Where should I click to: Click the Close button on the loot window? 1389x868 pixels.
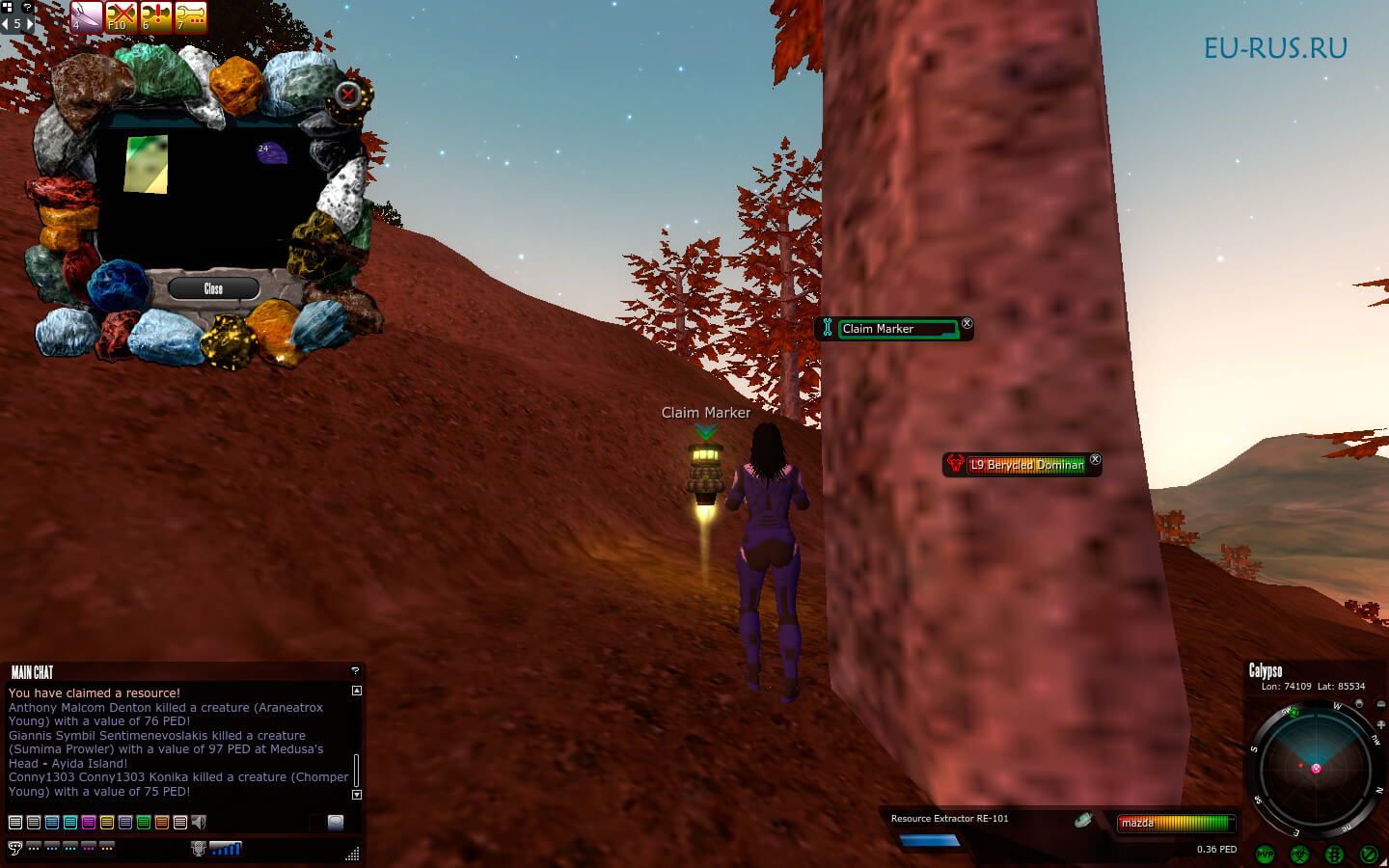point(213,288)
